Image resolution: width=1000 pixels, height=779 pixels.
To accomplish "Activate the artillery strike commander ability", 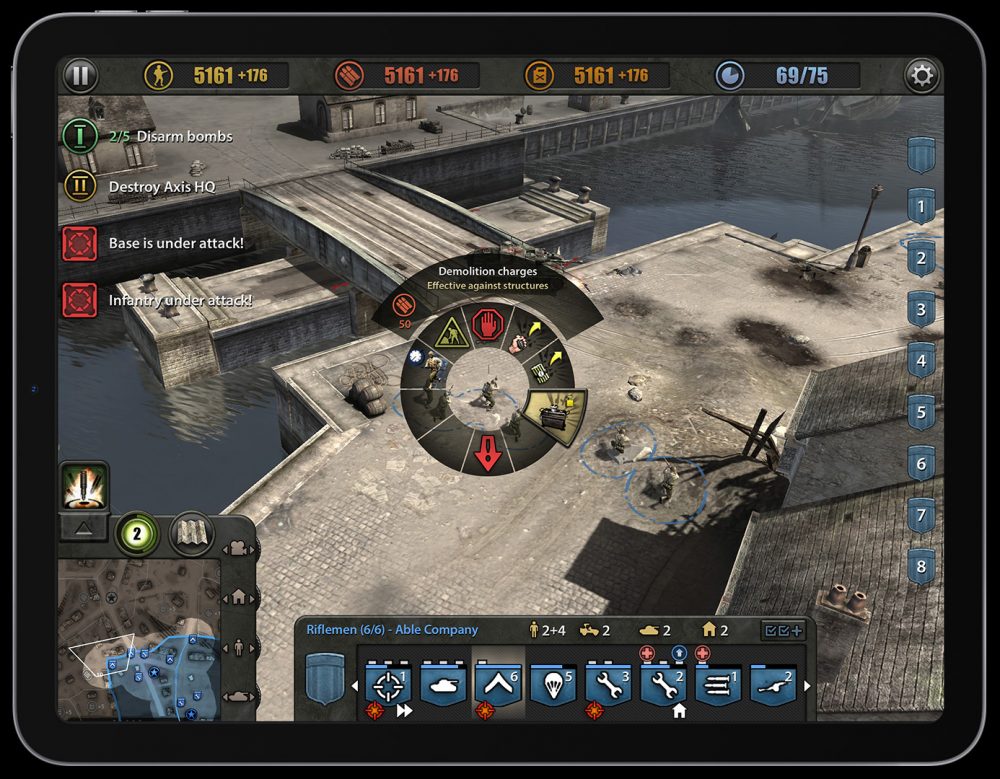I will [84, 488].
